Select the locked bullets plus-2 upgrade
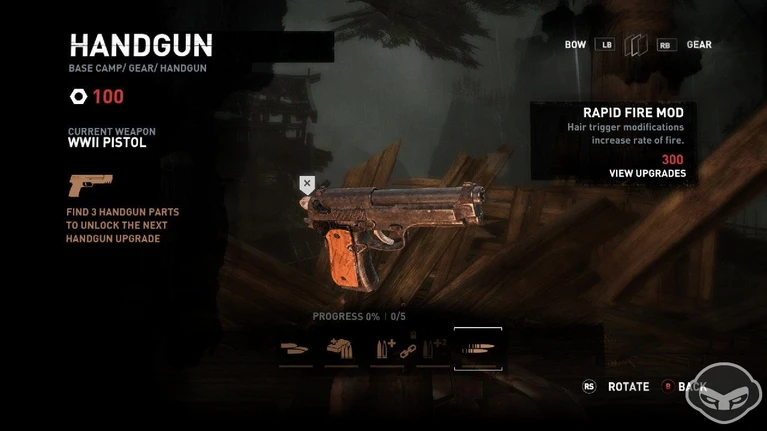This screenshot has height=431, width=767. tap(432, 349)
